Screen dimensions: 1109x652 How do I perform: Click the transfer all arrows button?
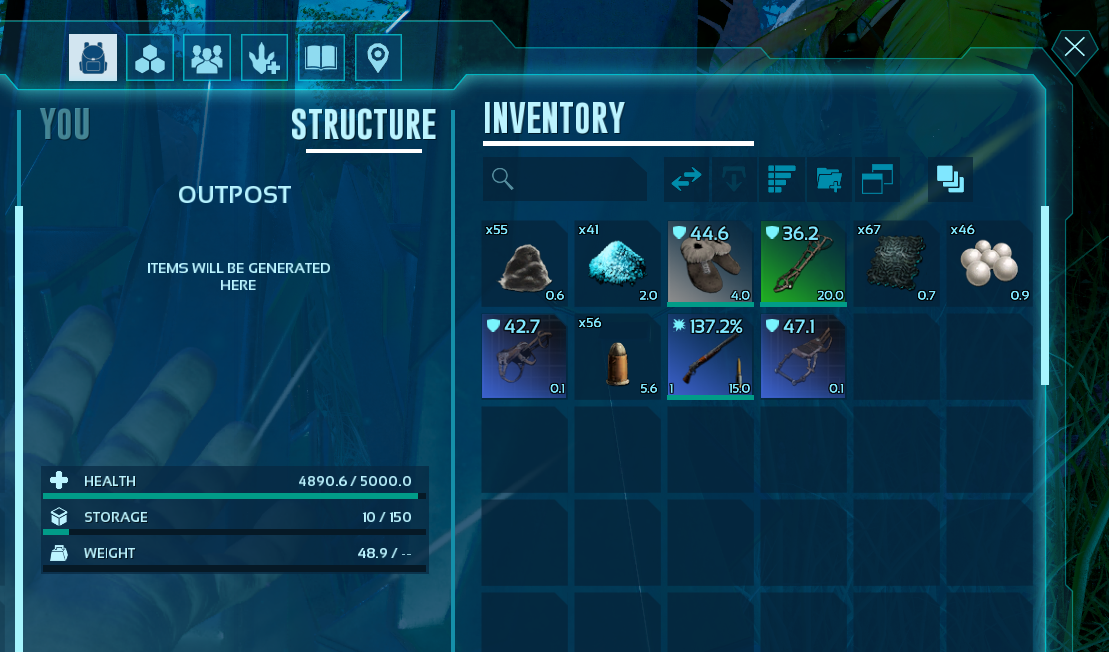coord(687,179)
